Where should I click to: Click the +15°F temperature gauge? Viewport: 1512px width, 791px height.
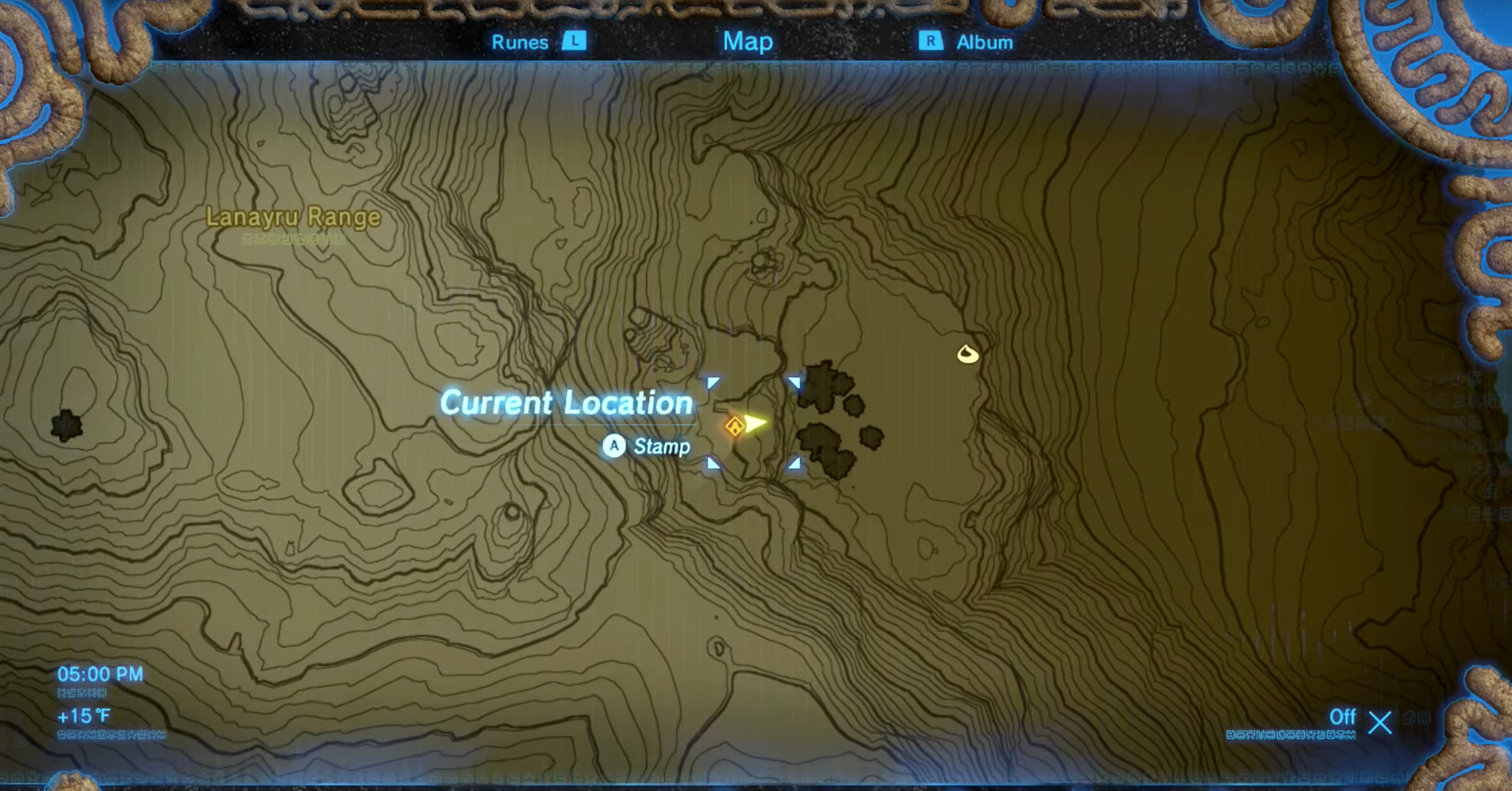coord(82,715)
